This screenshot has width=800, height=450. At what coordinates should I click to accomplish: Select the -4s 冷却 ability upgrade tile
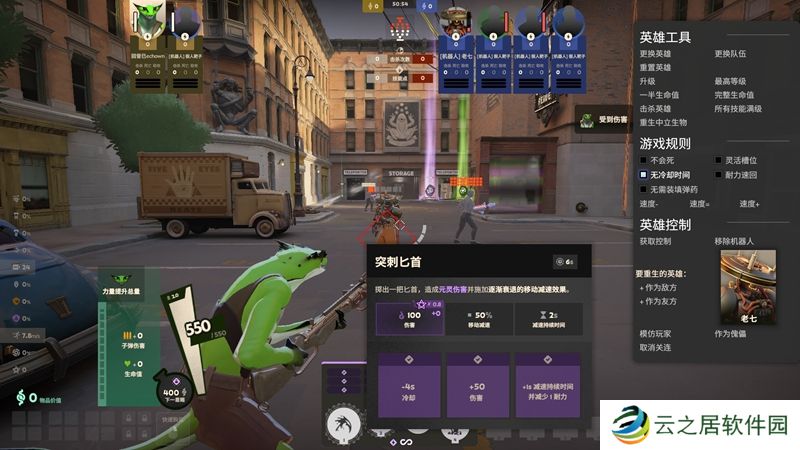407,385
